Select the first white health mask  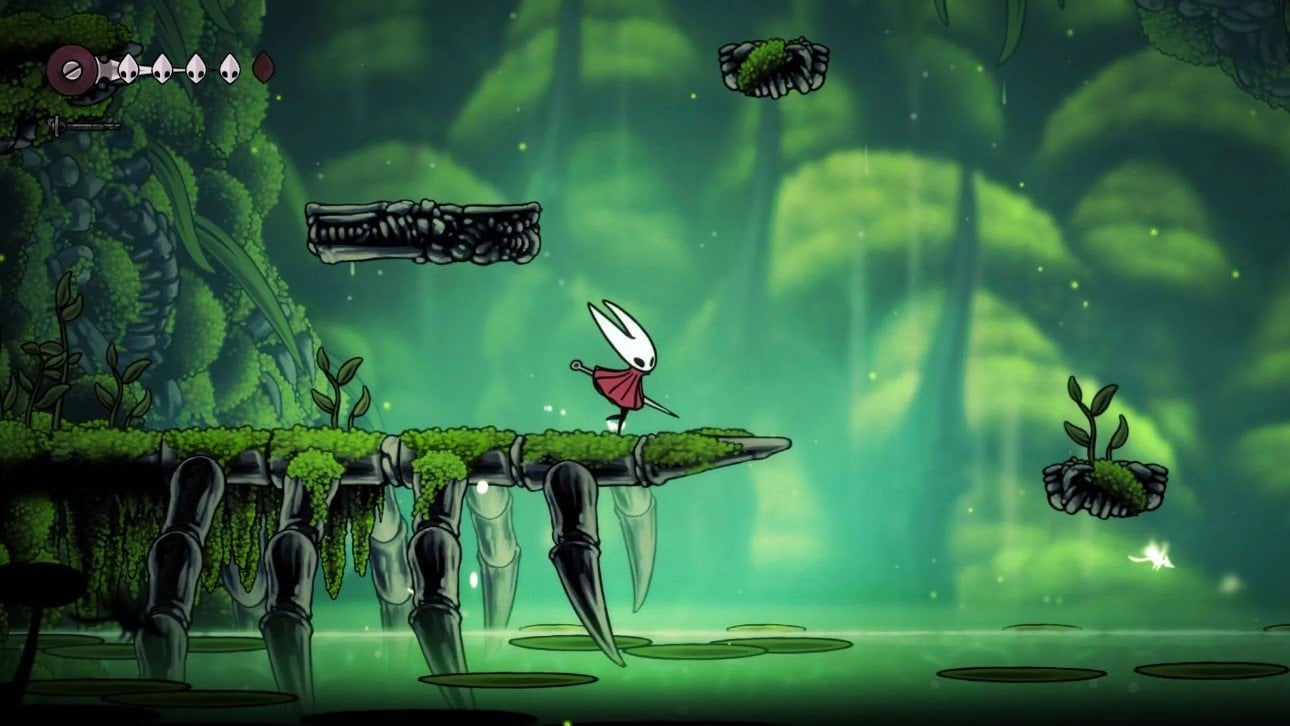(129, 70)
